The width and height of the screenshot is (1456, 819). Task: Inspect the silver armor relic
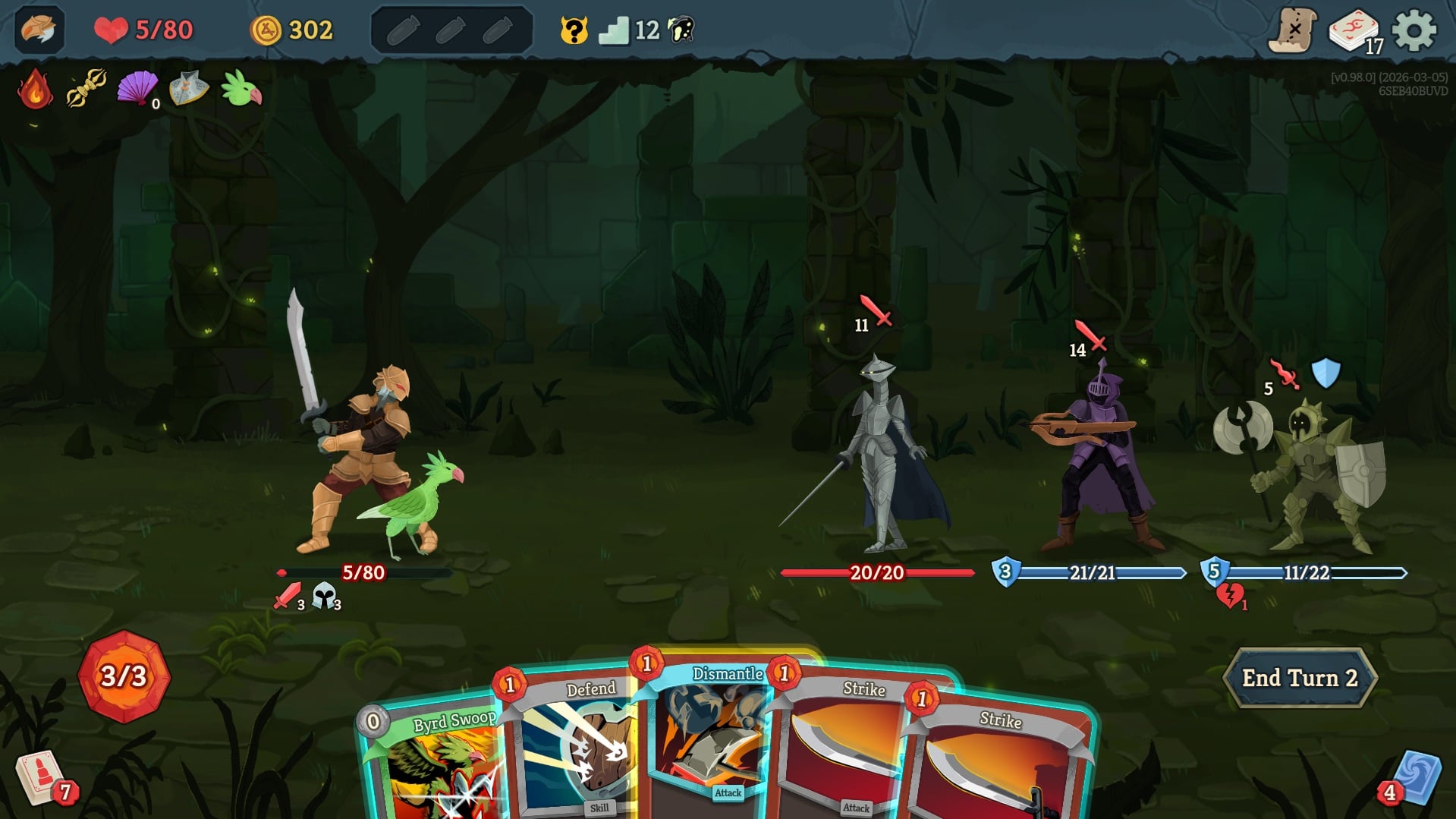[188, 89]
